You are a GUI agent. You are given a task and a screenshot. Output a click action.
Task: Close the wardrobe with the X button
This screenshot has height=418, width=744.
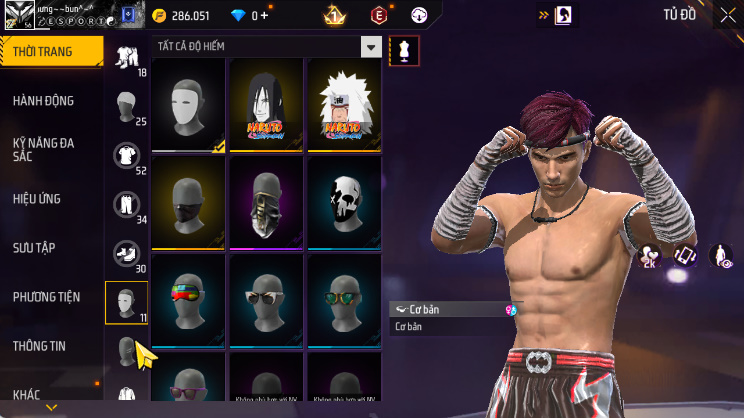tap(727, 15)
